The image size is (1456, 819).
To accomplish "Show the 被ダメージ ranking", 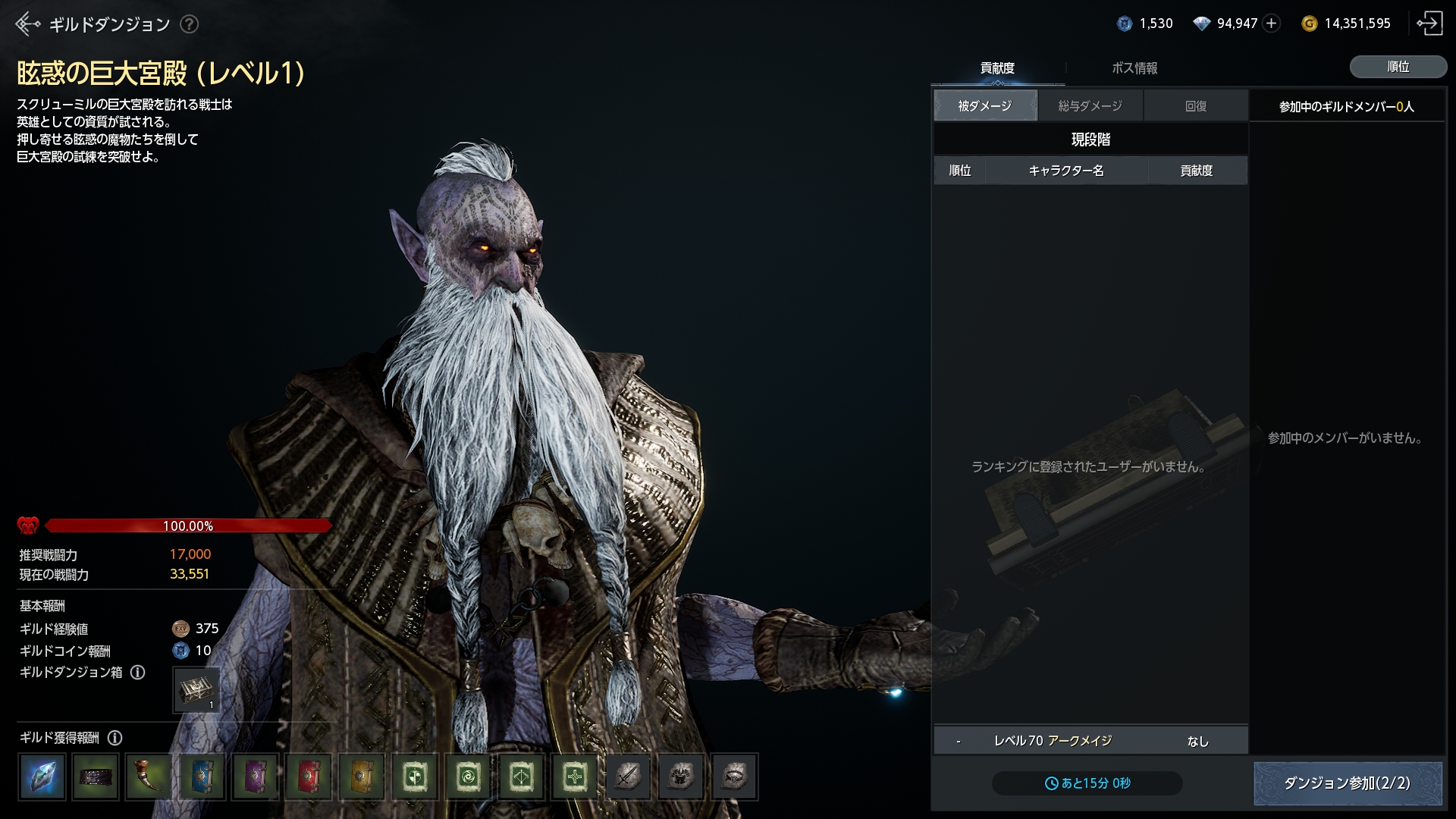I will pos(984,106).
